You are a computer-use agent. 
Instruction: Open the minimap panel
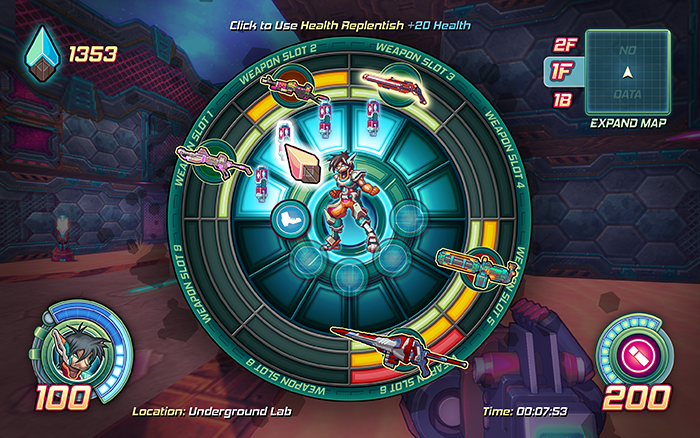[x=627, y=70]
